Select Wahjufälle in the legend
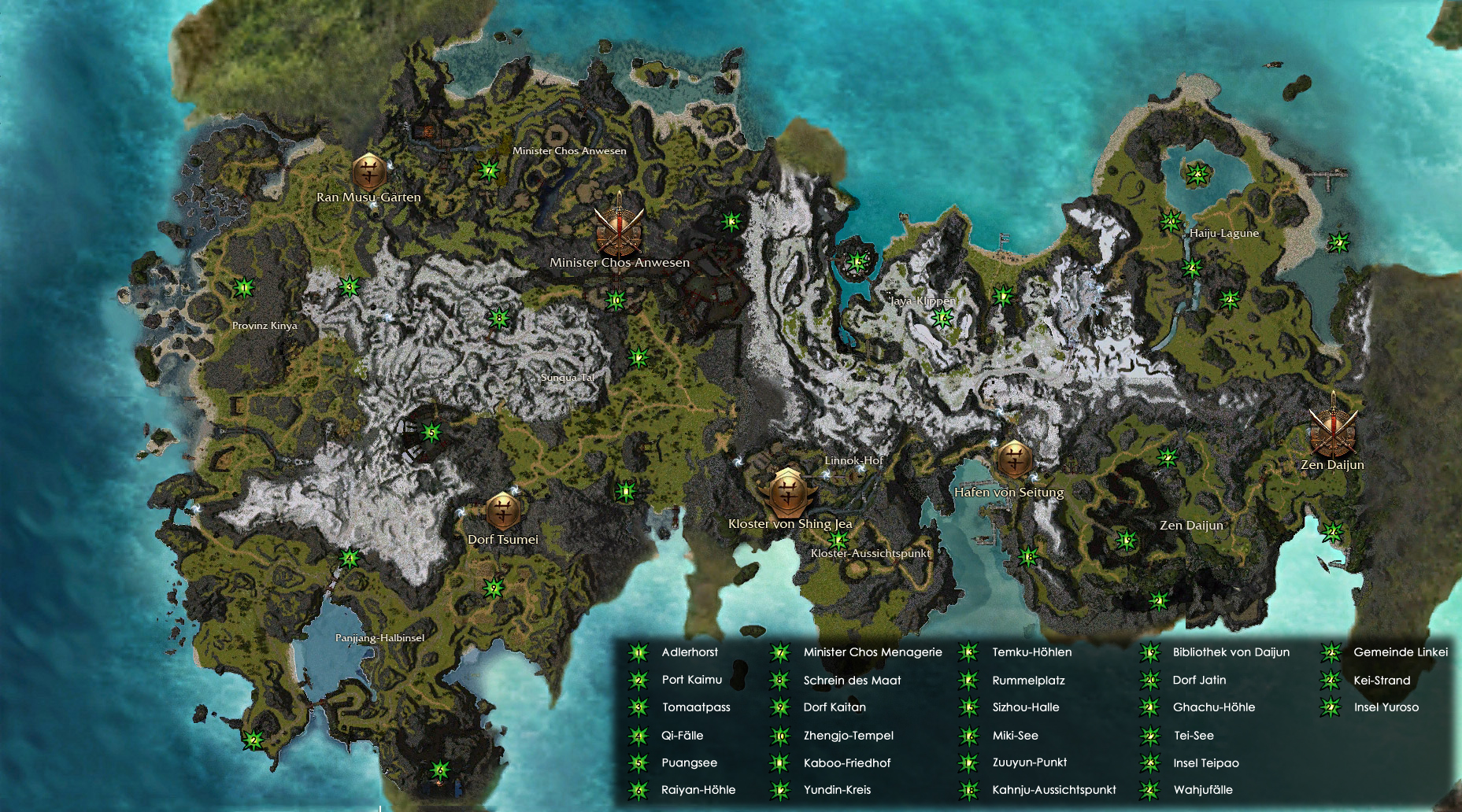1462x812 pixels. [1202, 790]
